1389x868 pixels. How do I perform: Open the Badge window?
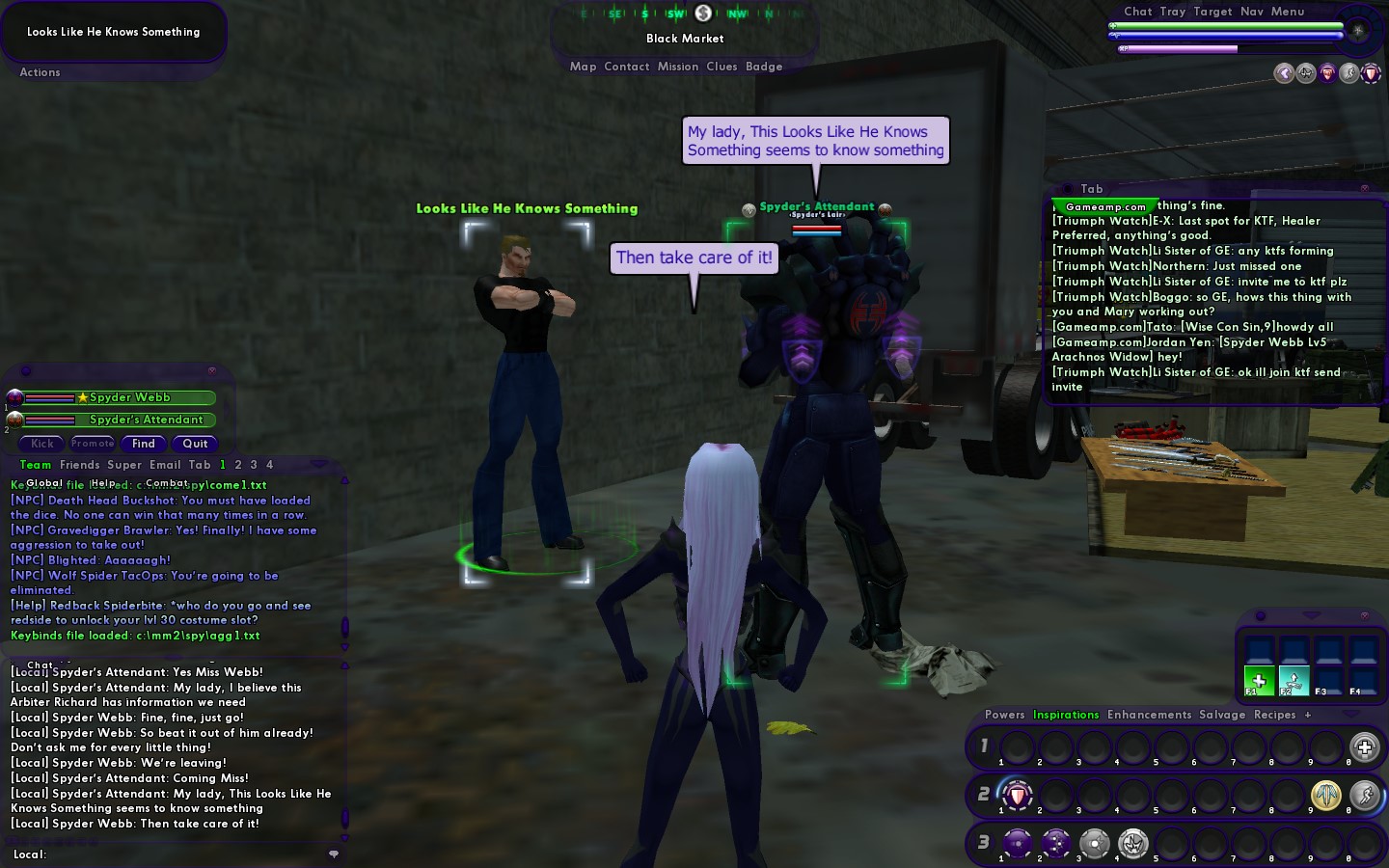[764, 67]
